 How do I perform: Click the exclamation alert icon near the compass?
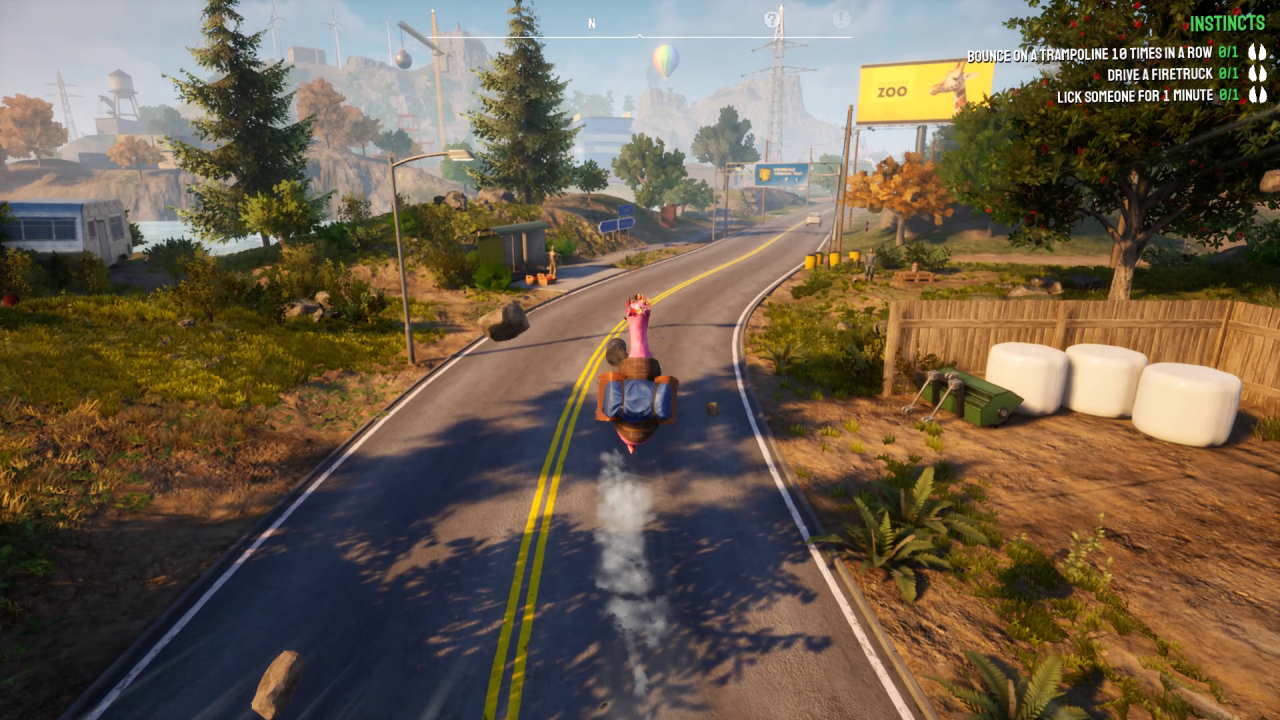tap(843, 18)
